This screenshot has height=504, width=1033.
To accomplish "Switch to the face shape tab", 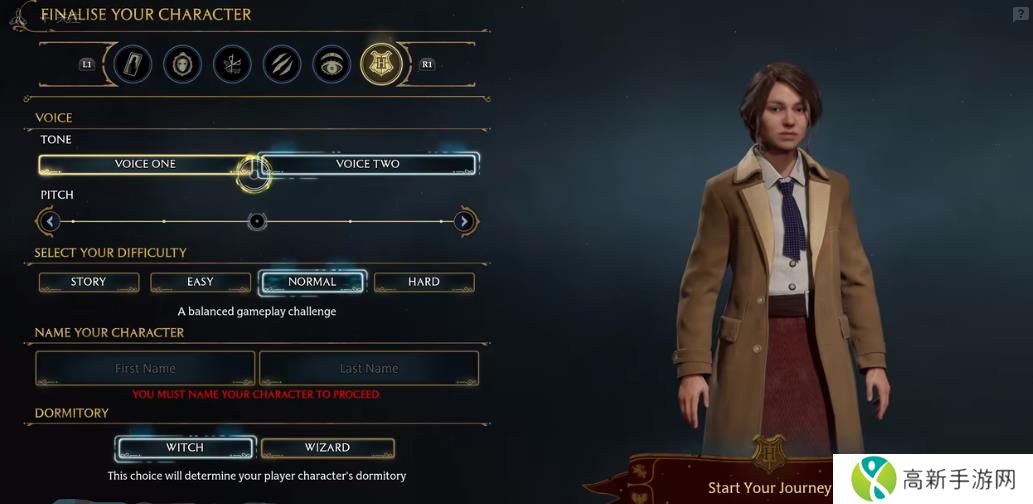I will pos(182,65).
